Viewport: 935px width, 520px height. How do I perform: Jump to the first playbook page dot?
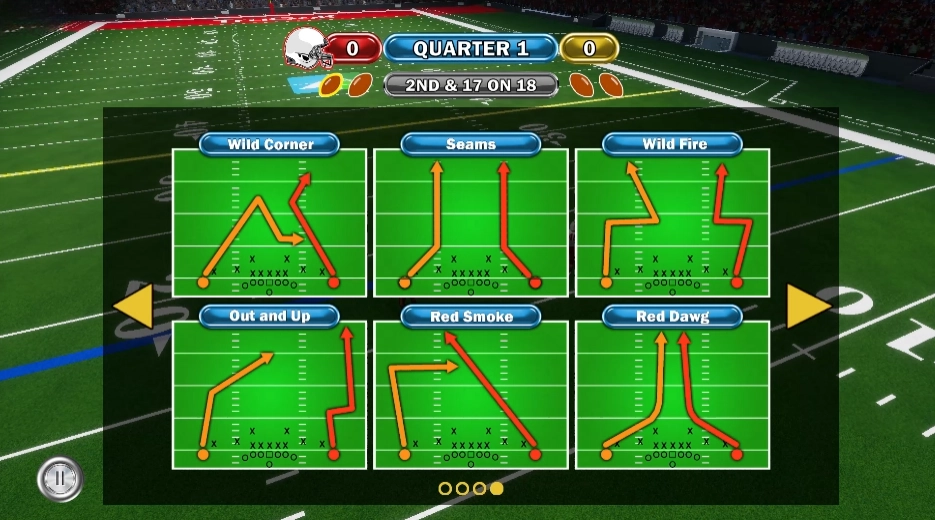click(446, 488)
